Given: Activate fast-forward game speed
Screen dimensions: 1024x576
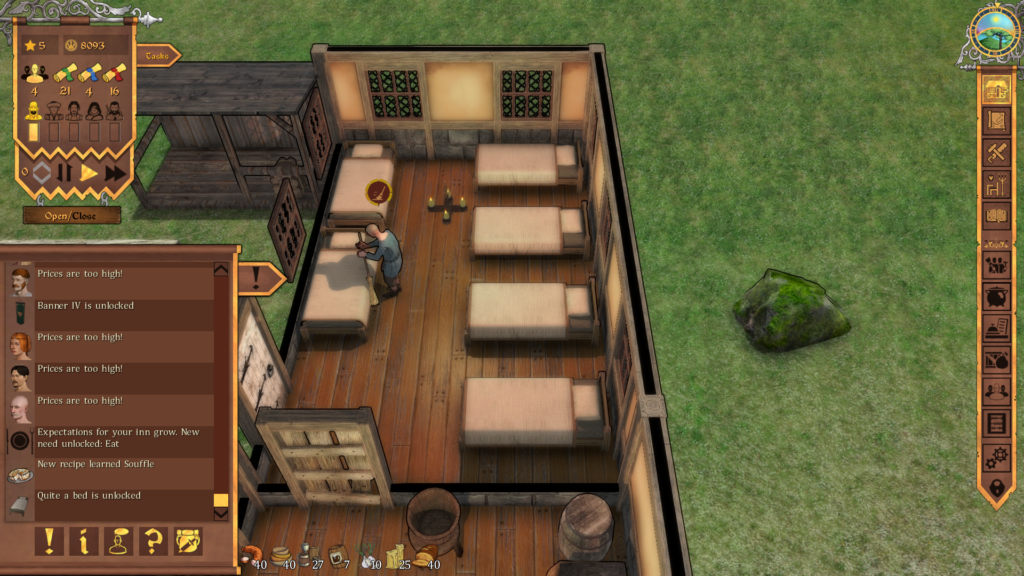Looking at the screenshot, I should (115, 173).
